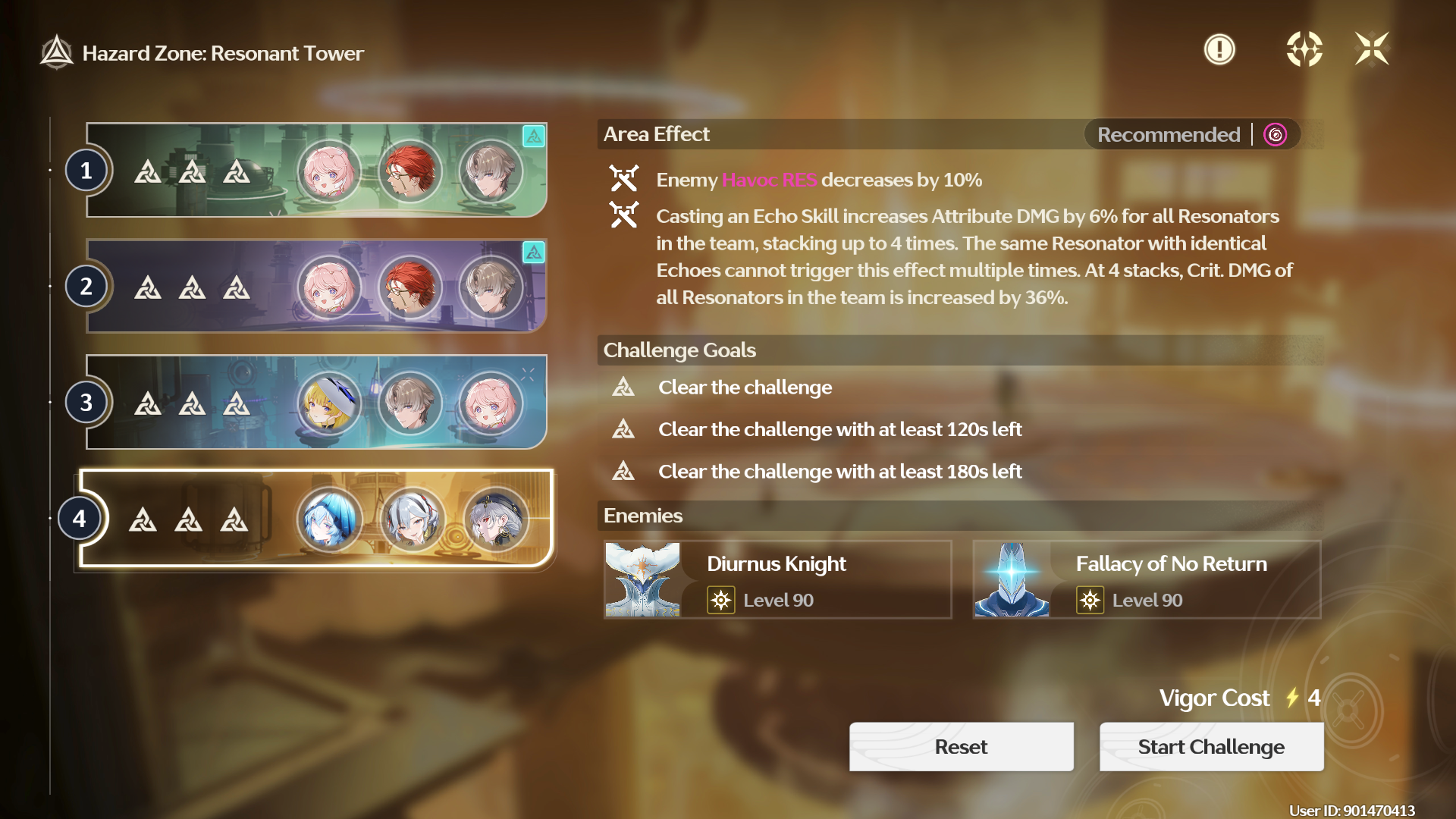1456x819 pixels.
Task: Select pink-haired character in floor 2 team
Action: click(x=329, y=287)
